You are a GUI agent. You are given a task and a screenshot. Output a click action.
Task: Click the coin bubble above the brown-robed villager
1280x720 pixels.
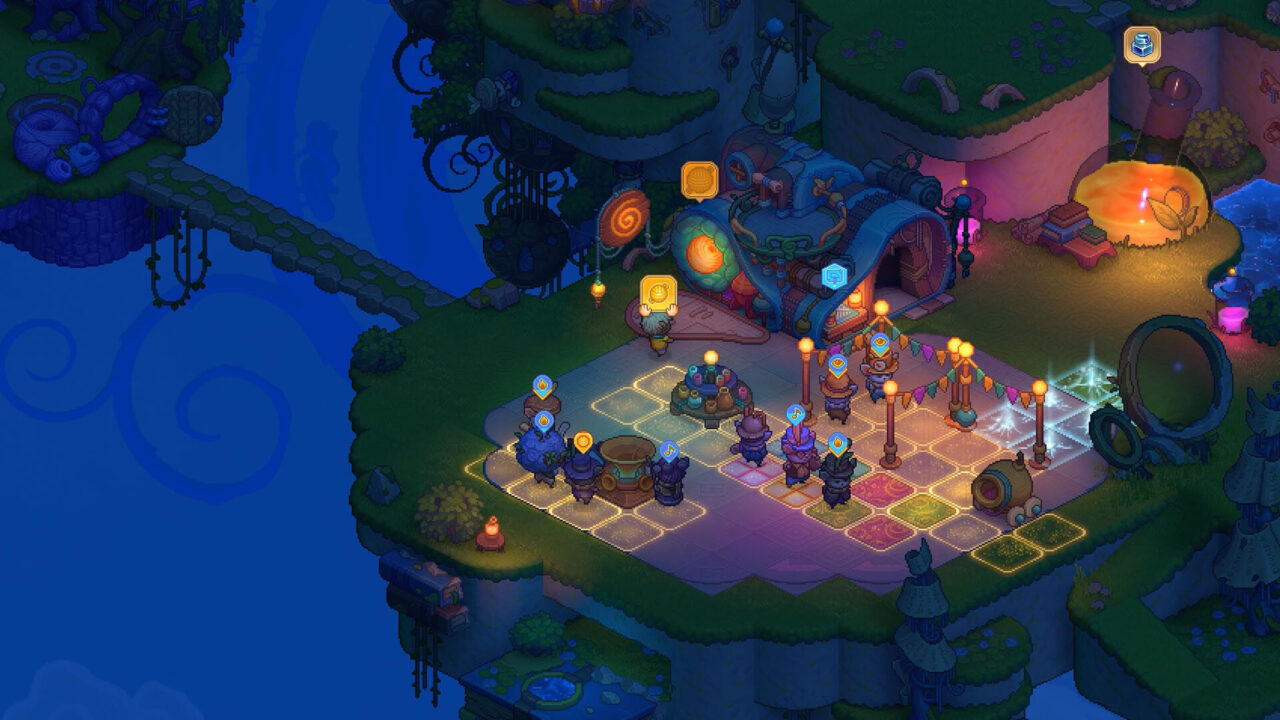point(836,364)
